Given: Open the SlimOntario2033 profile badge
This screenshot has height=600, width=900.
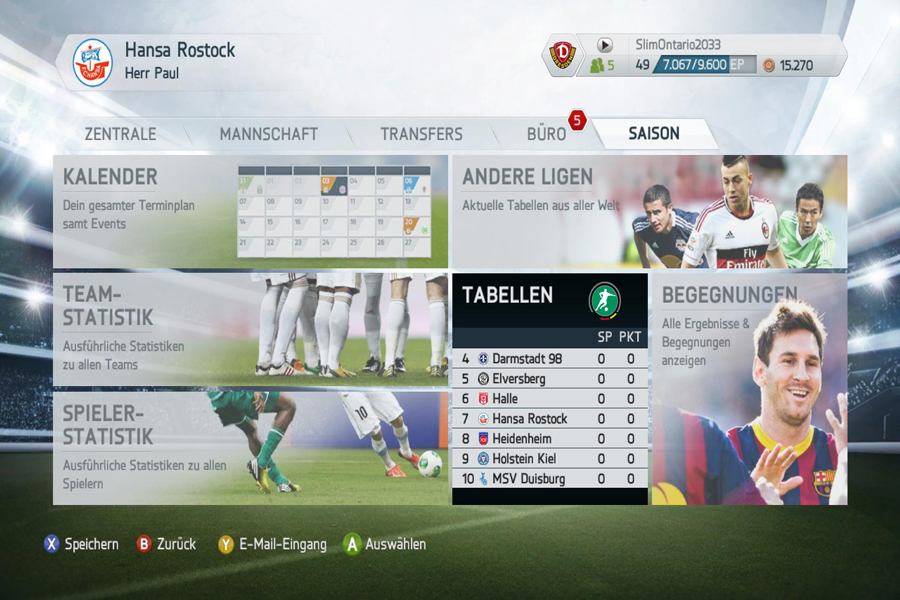Looking at the screenshot, I should (x=563, y=54).
